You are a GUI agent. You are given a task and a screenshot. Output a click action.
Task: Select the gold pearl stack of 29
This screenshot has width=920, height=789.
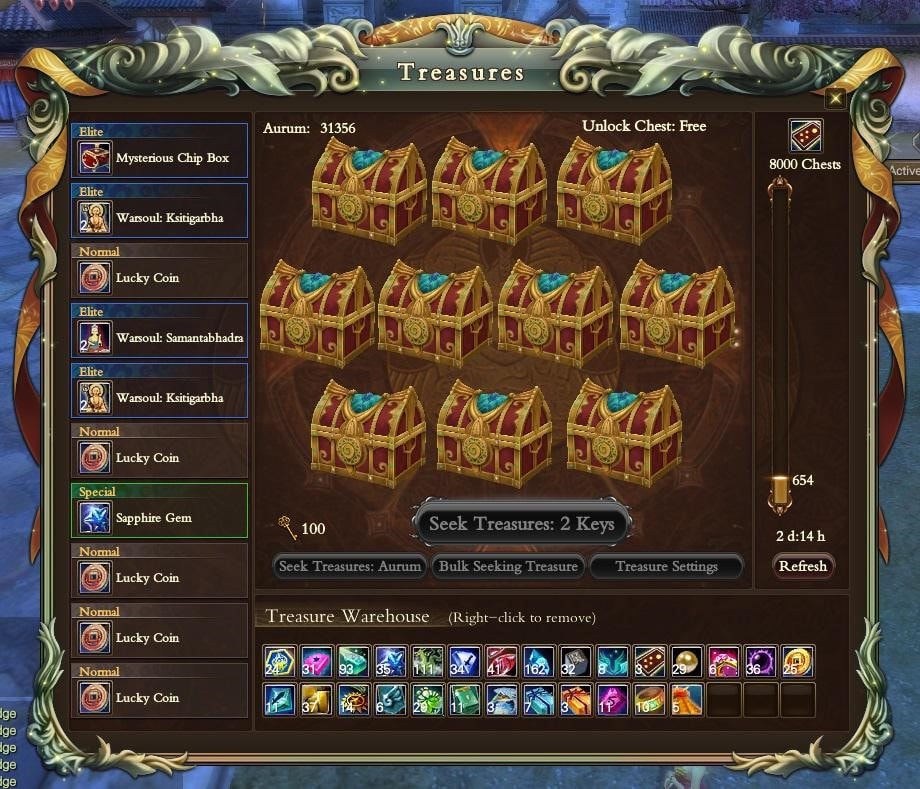click(687, 661)
